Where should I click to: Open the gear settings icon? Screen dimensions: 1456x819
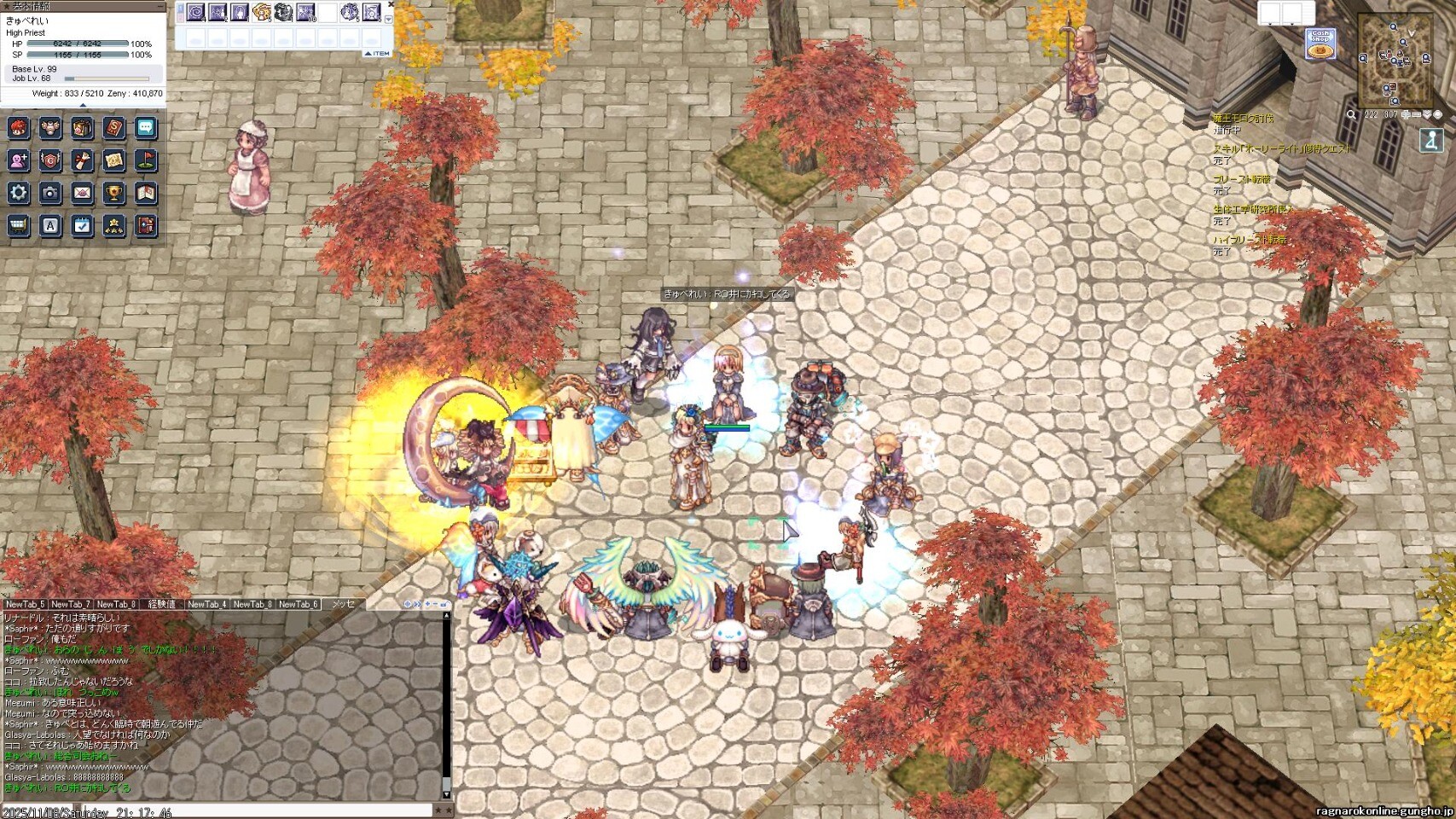pyautogui.click(x=19, y=193)
